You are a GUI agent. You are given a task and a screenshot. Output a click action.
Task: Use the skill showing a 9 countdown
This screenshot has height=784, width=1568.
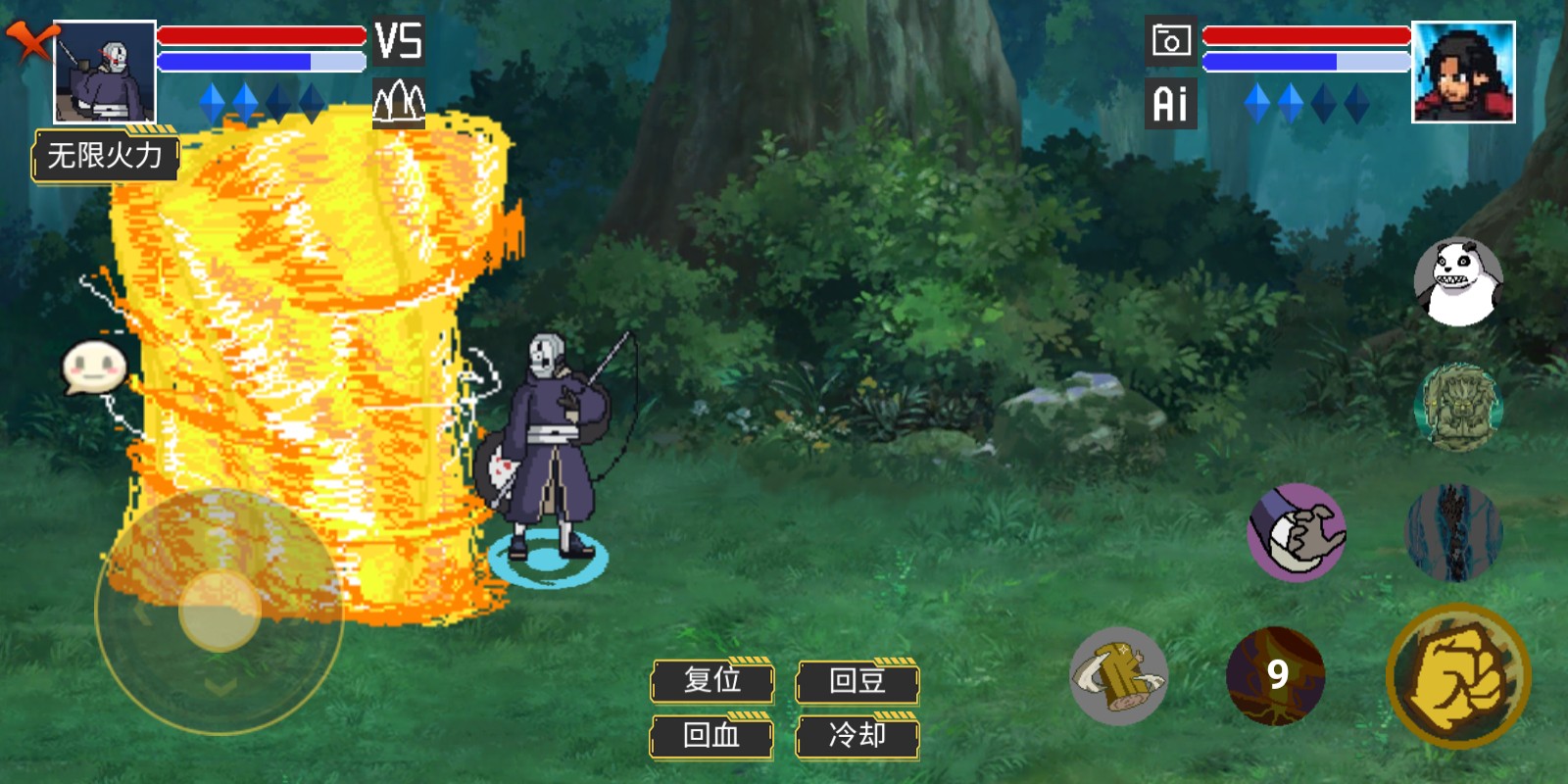click(x=1275, y=675)
